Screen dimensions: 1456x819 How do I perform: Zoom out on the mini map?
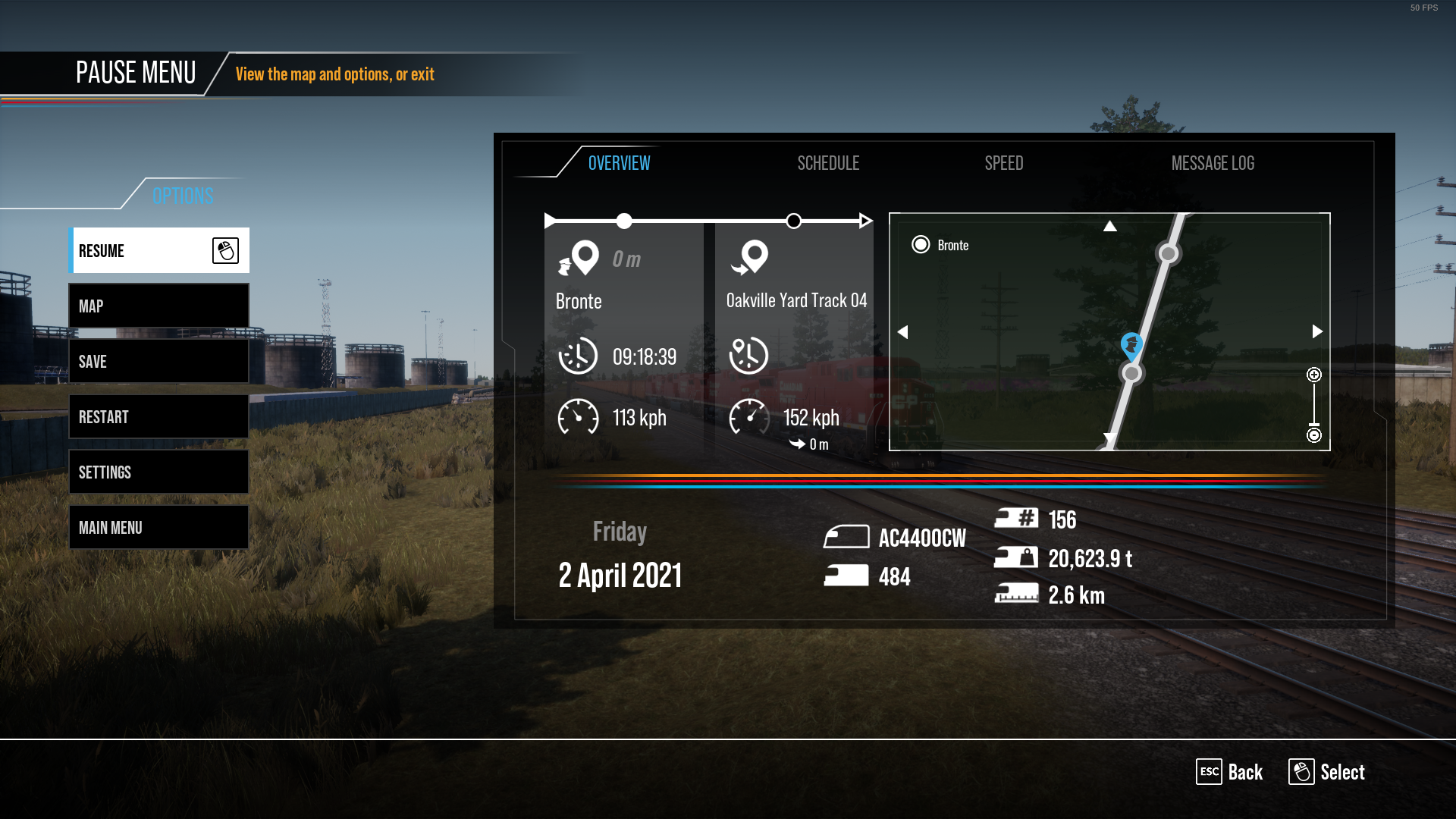point(1314,435)
